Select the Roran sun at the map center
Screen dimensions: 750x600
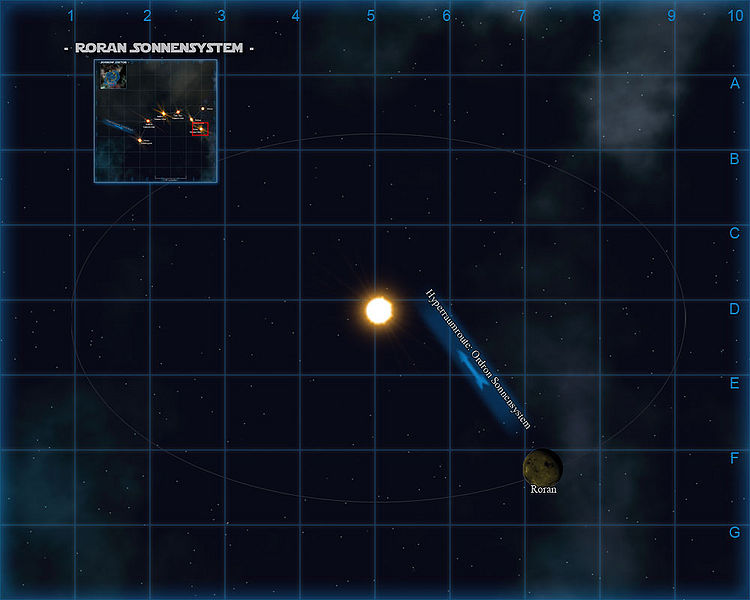coord(379,310)
